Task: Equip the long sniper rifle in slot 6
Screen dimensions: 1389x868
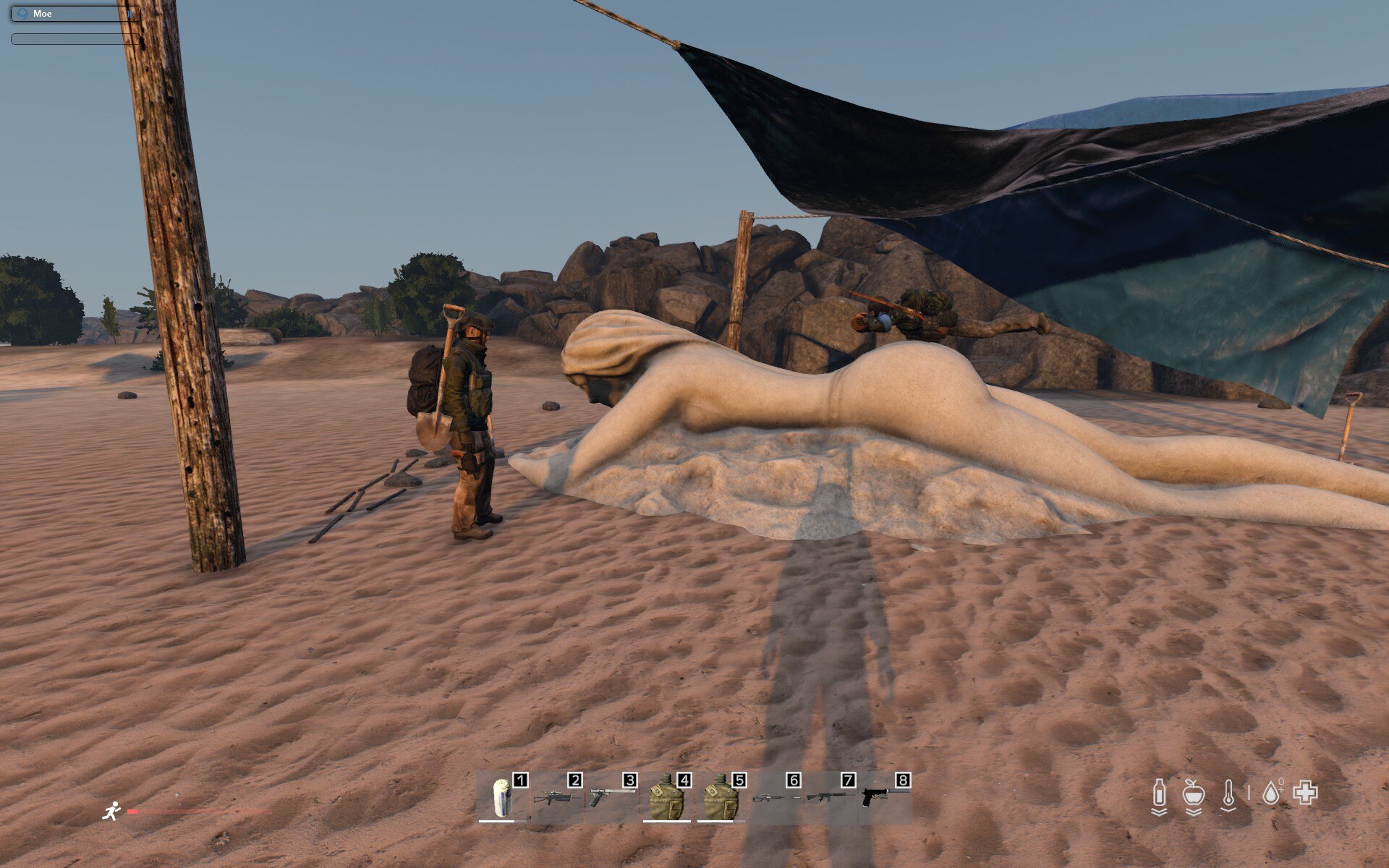Action: tap(776, 798)
